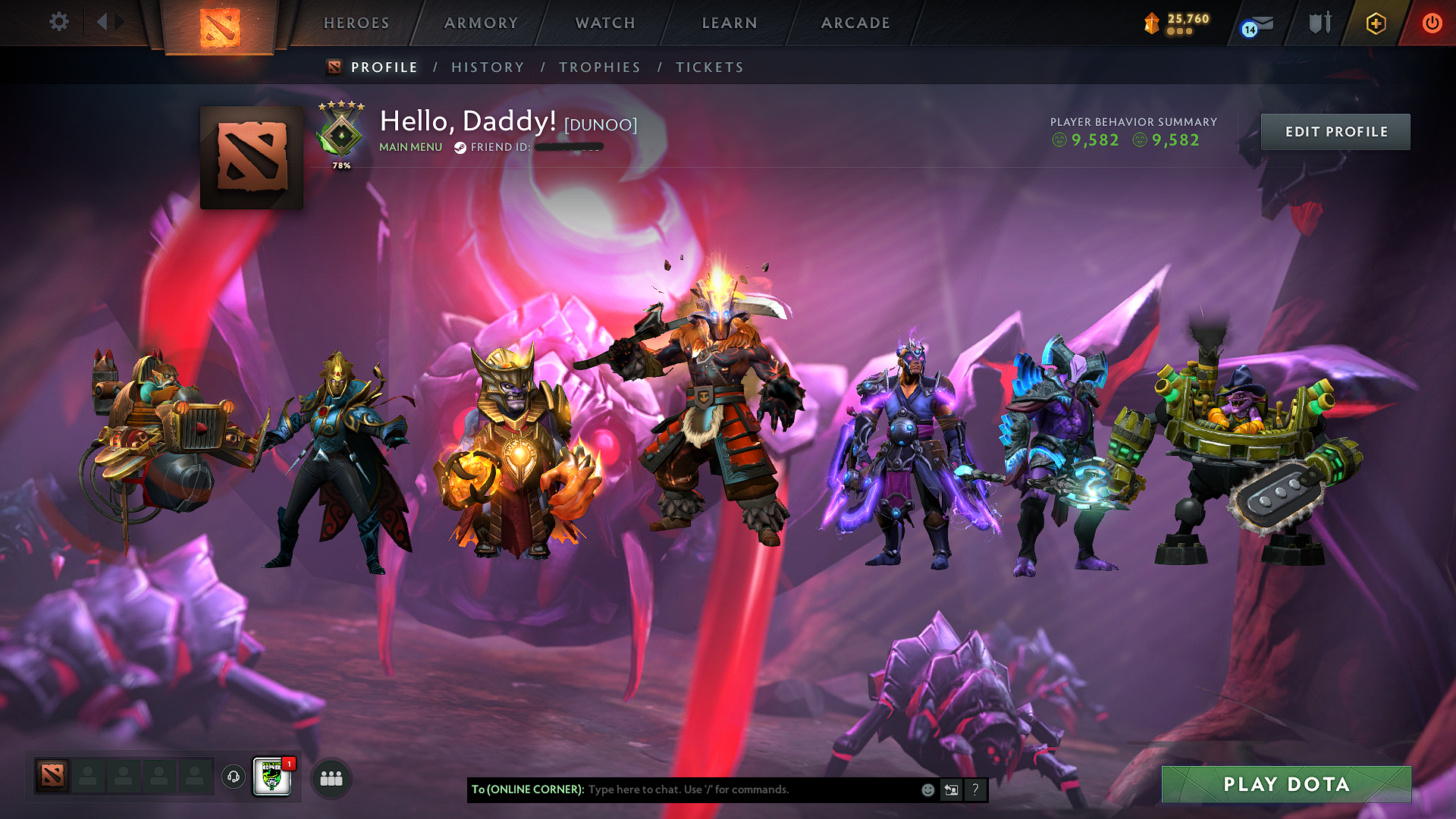Click the friends list people icon
This screenshot has height=819, width=1456.
(330, 777)
